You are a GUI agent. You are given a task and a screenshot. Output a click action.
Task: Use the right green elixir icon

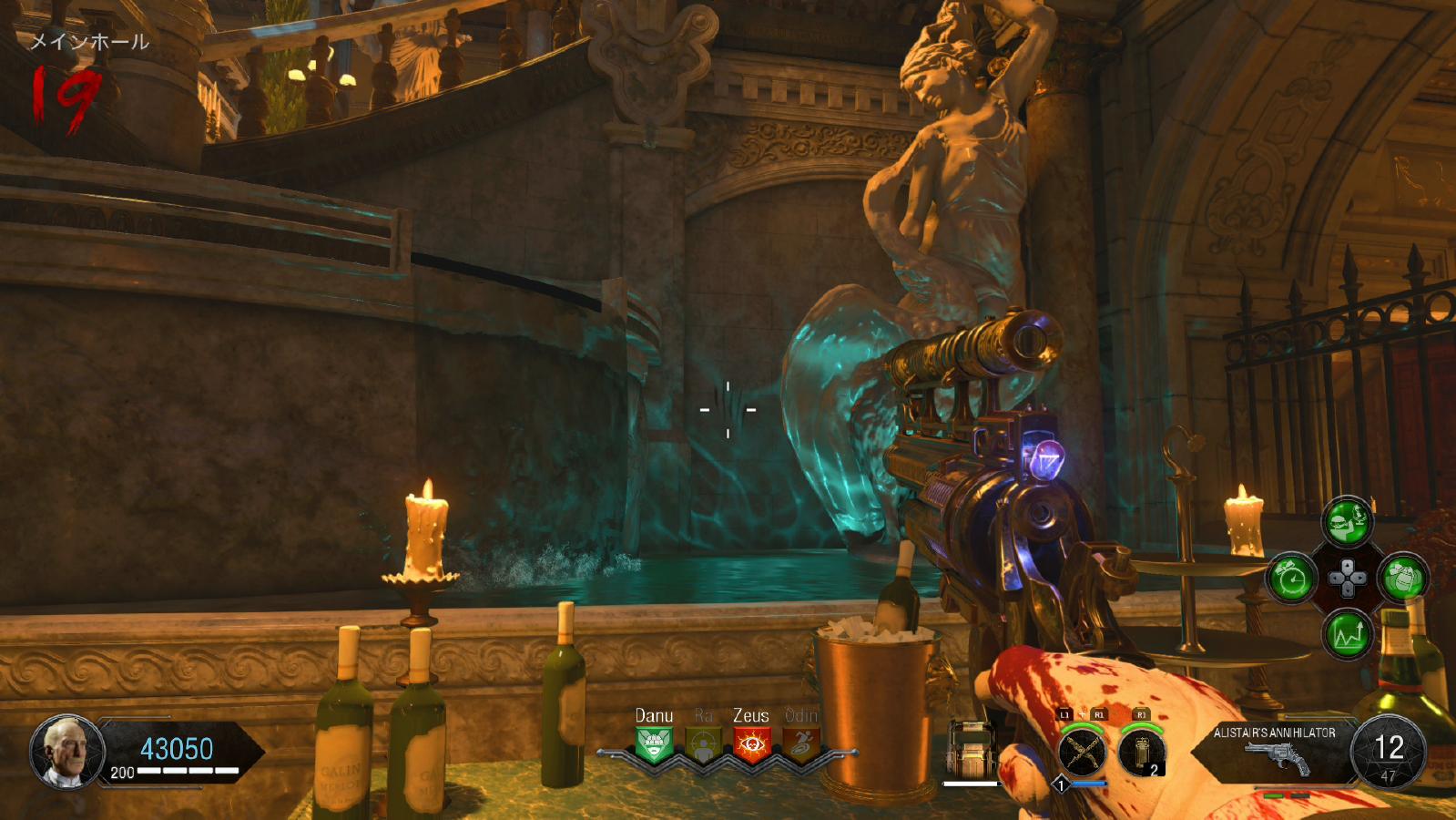(1403, 579)
